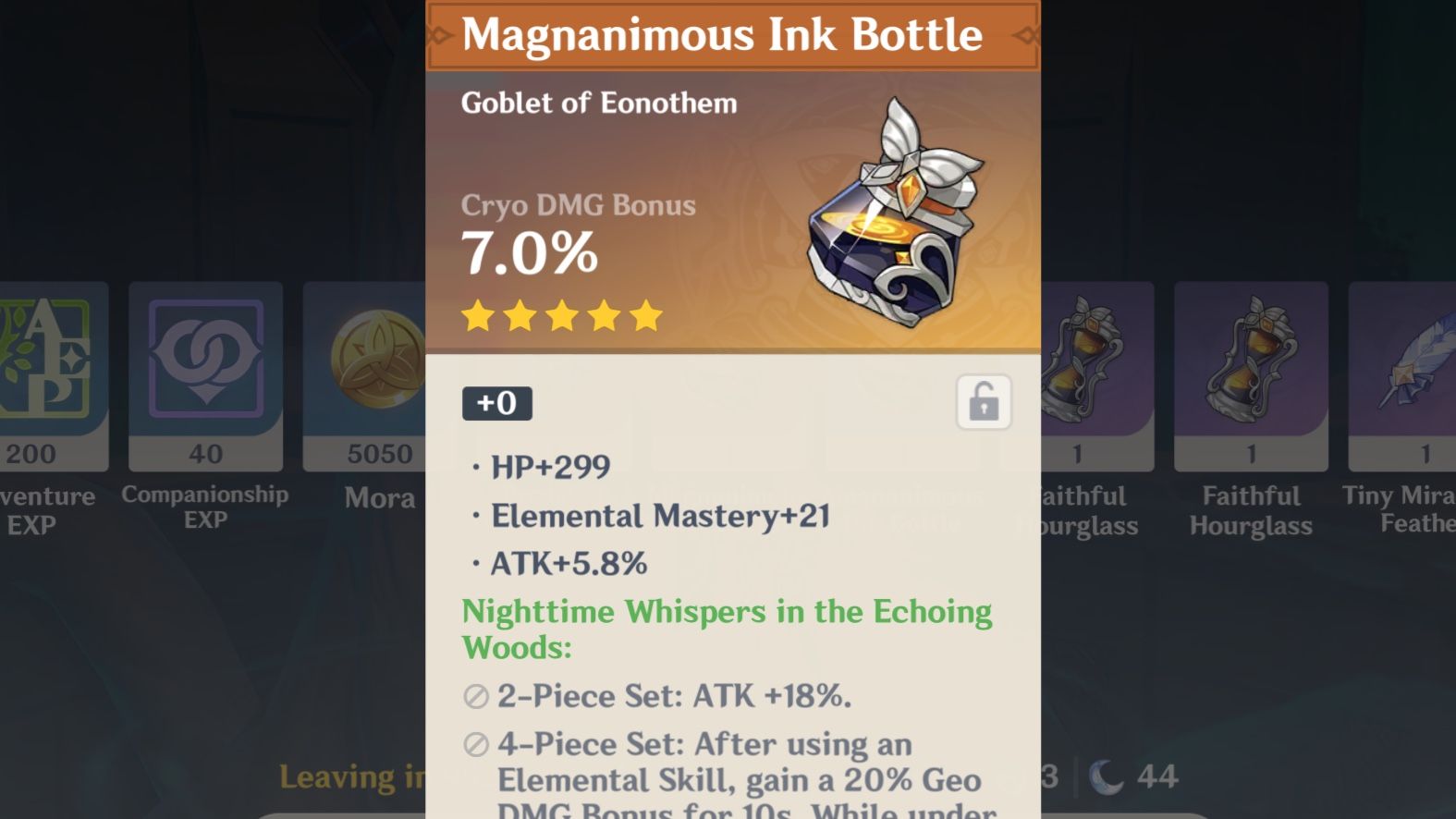The width and height of the screenshot is (1456, 819).
Task: Click the +0 enhancement level badge
Action: click(x=497, y=402)
